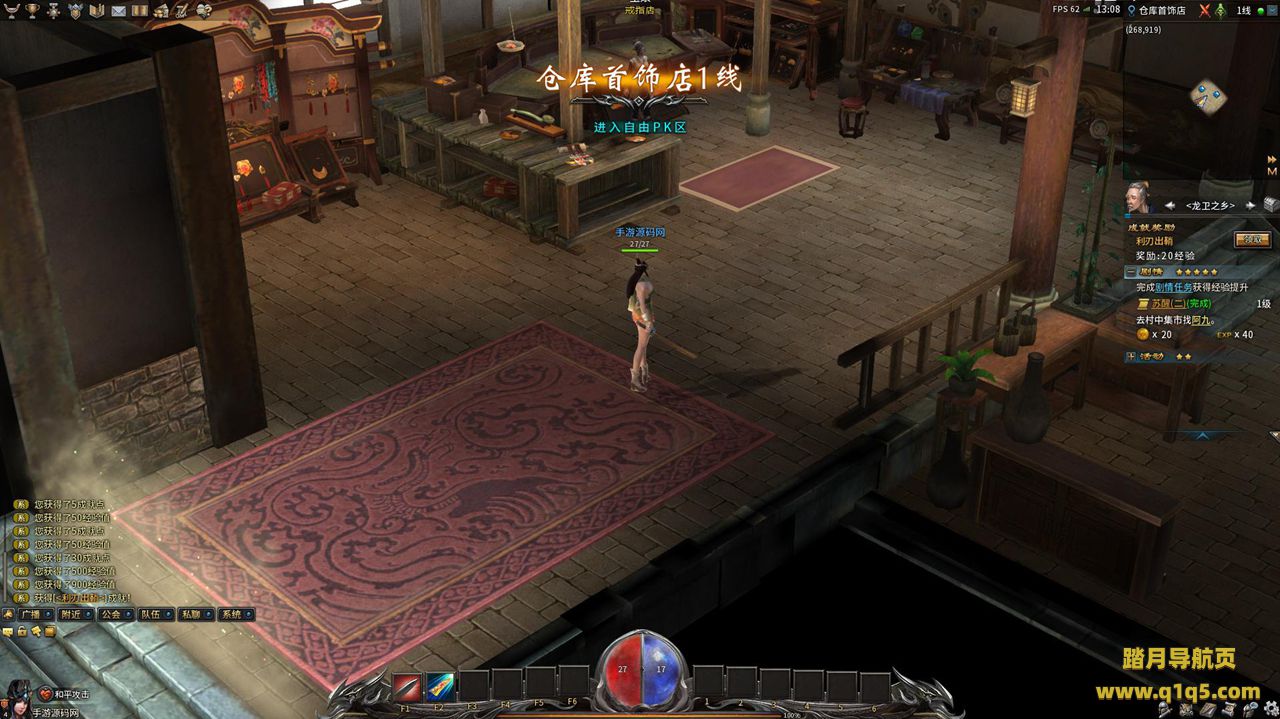
Task: Switch chat to the 附近 nearby tab
Action: (73, 614)
